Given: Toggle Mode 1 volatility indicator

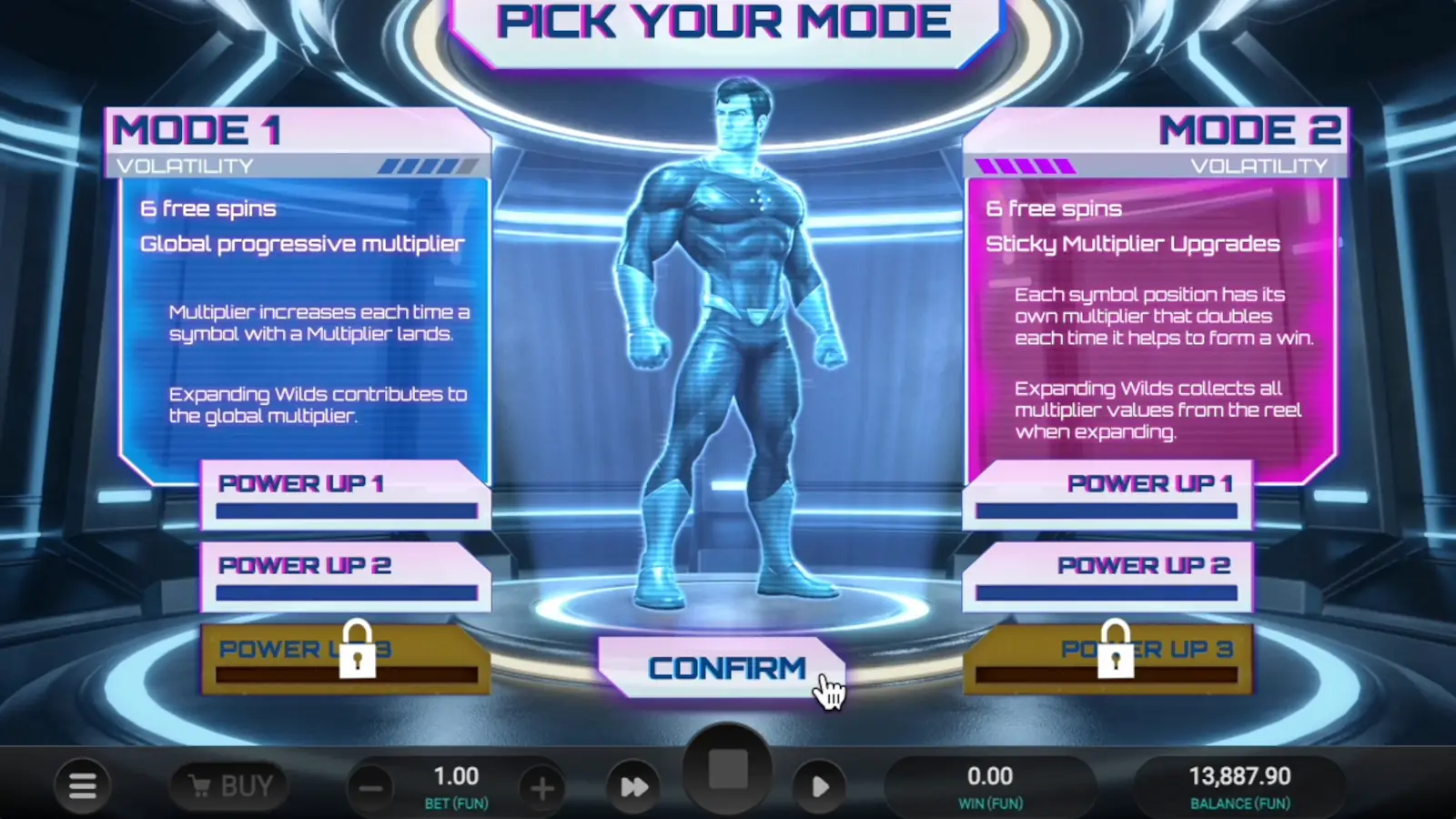Looking at the screenshot, I should click(x=425, y=166).
